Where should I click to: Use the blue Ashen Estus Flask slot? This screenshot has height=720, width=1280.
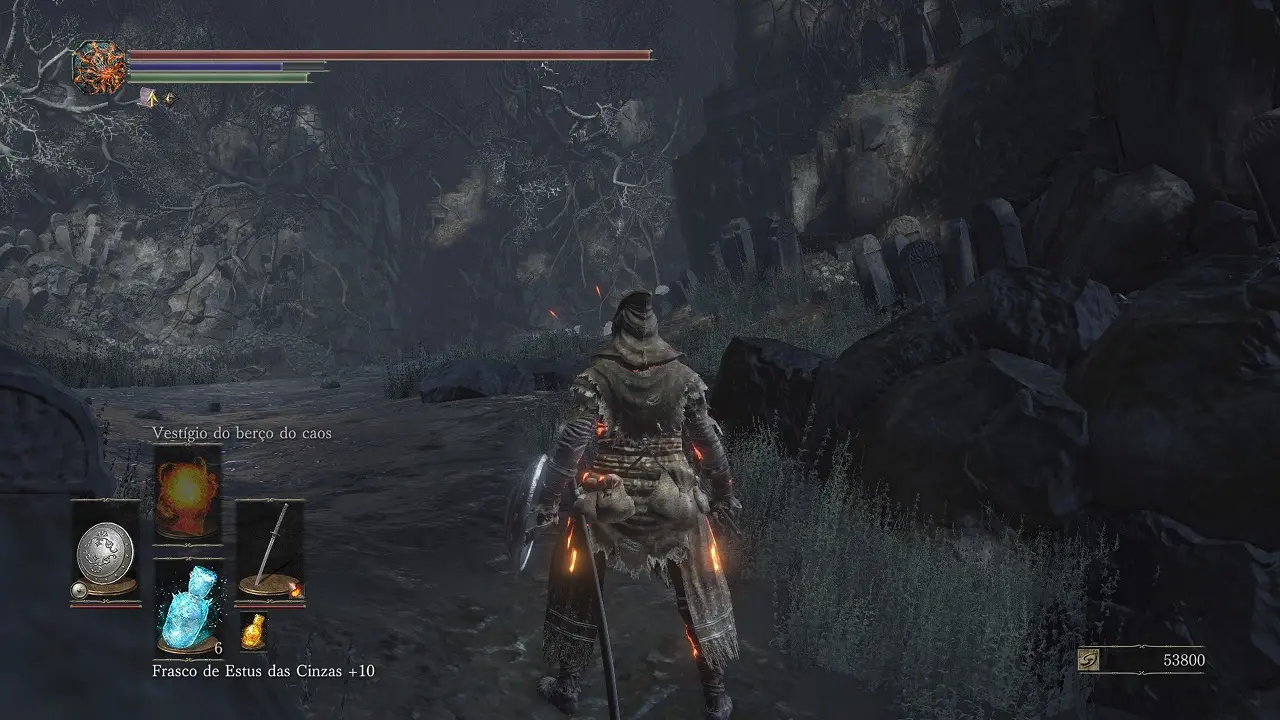187,606
